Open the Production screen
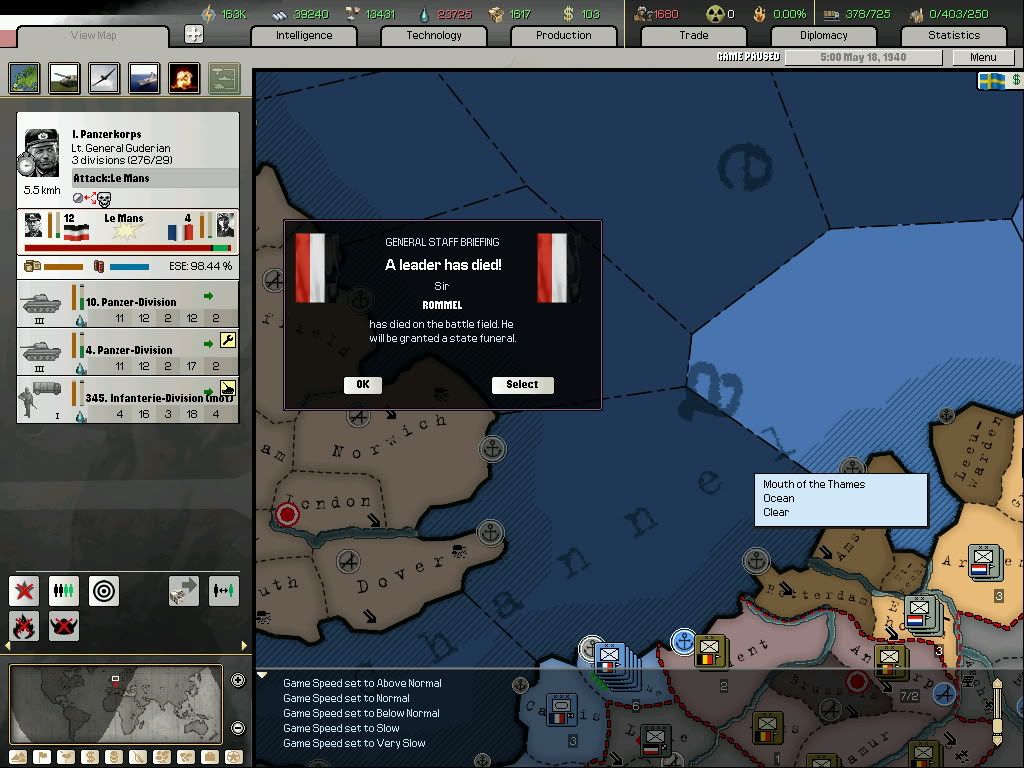 563,35
